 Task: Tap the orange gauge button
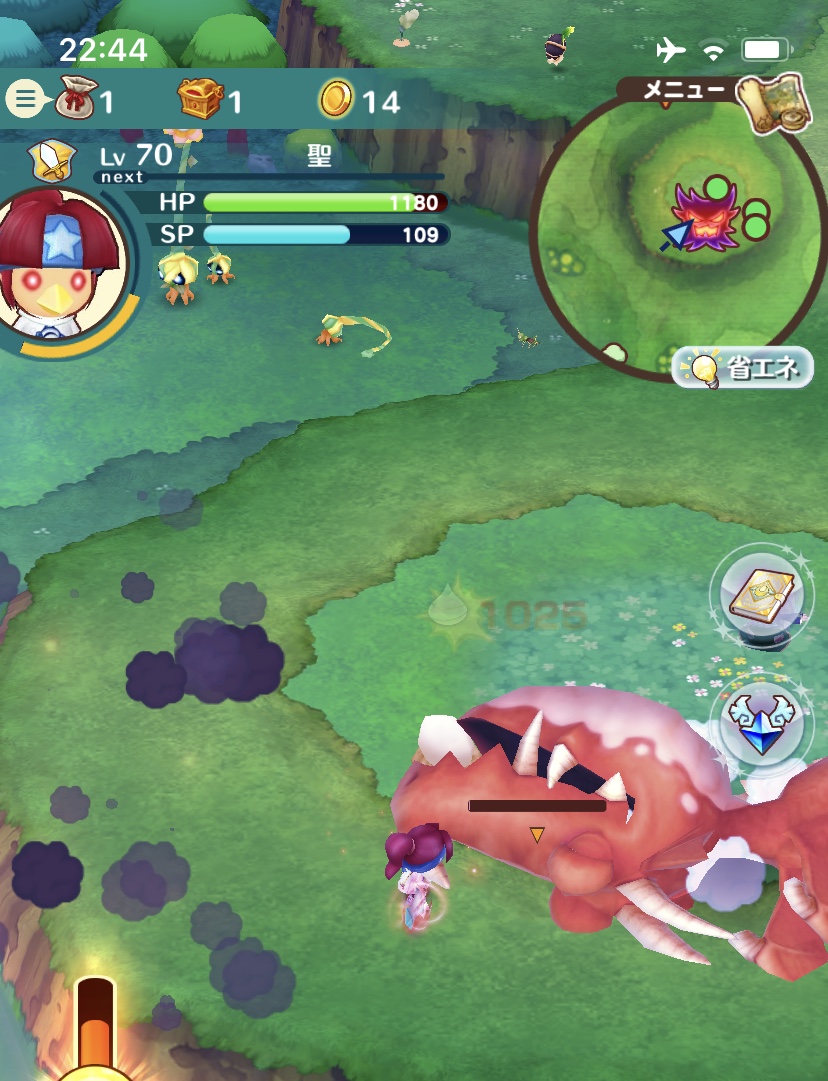coord(96,1030)
